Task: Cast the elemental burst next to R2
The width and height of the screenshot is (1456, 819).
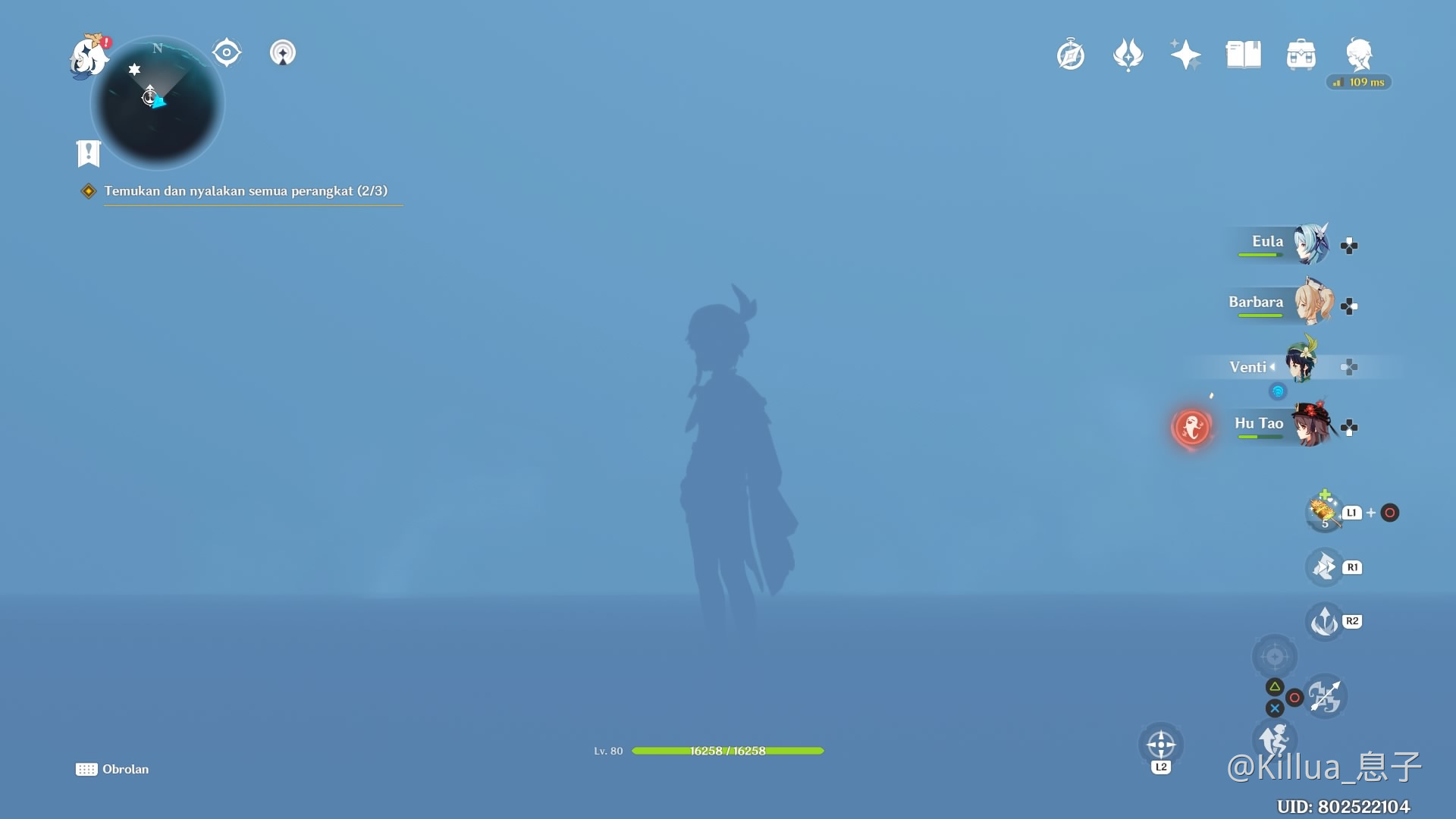Action: tap(1323, 620)
